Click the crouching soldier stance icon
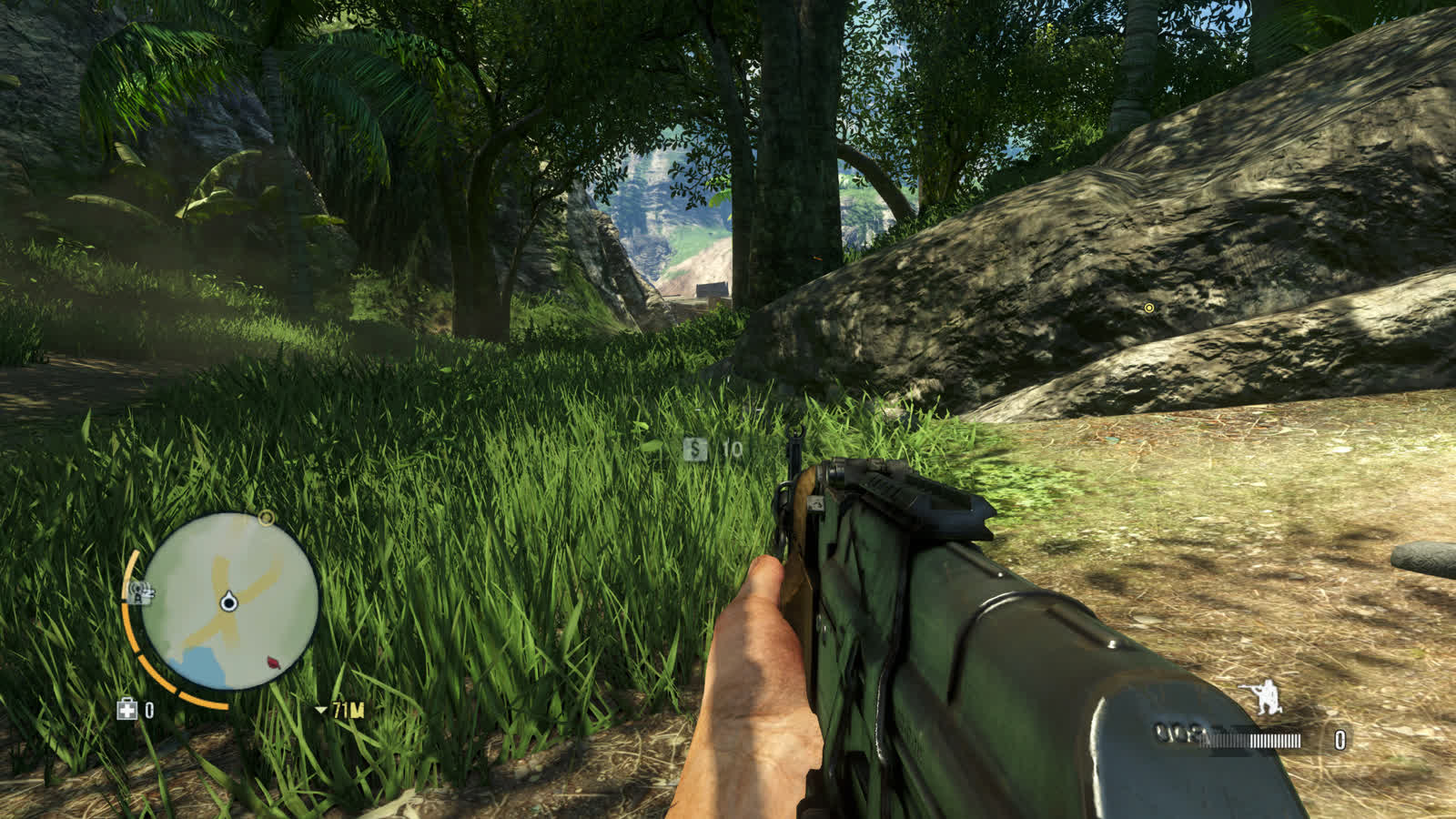Viewport: 1456px width, 819px height. tap(1269, 696)
